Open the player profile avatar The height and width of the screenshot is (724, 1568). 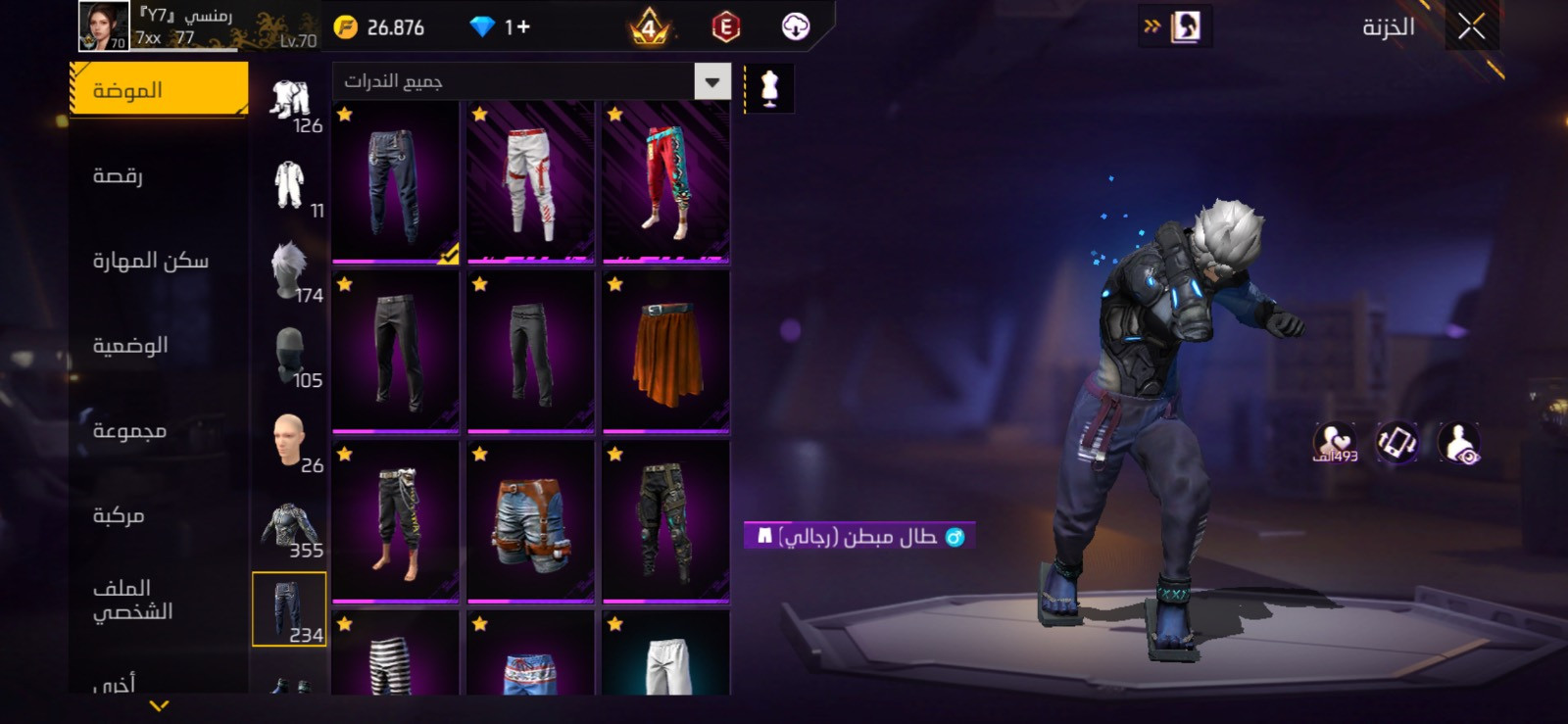pyautogui.click(x=103, y=26)
